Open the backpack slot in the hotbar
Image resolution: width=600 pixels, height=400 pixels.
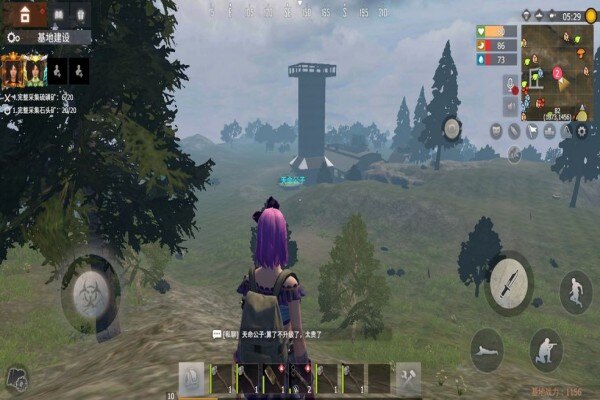click(191, 377)
